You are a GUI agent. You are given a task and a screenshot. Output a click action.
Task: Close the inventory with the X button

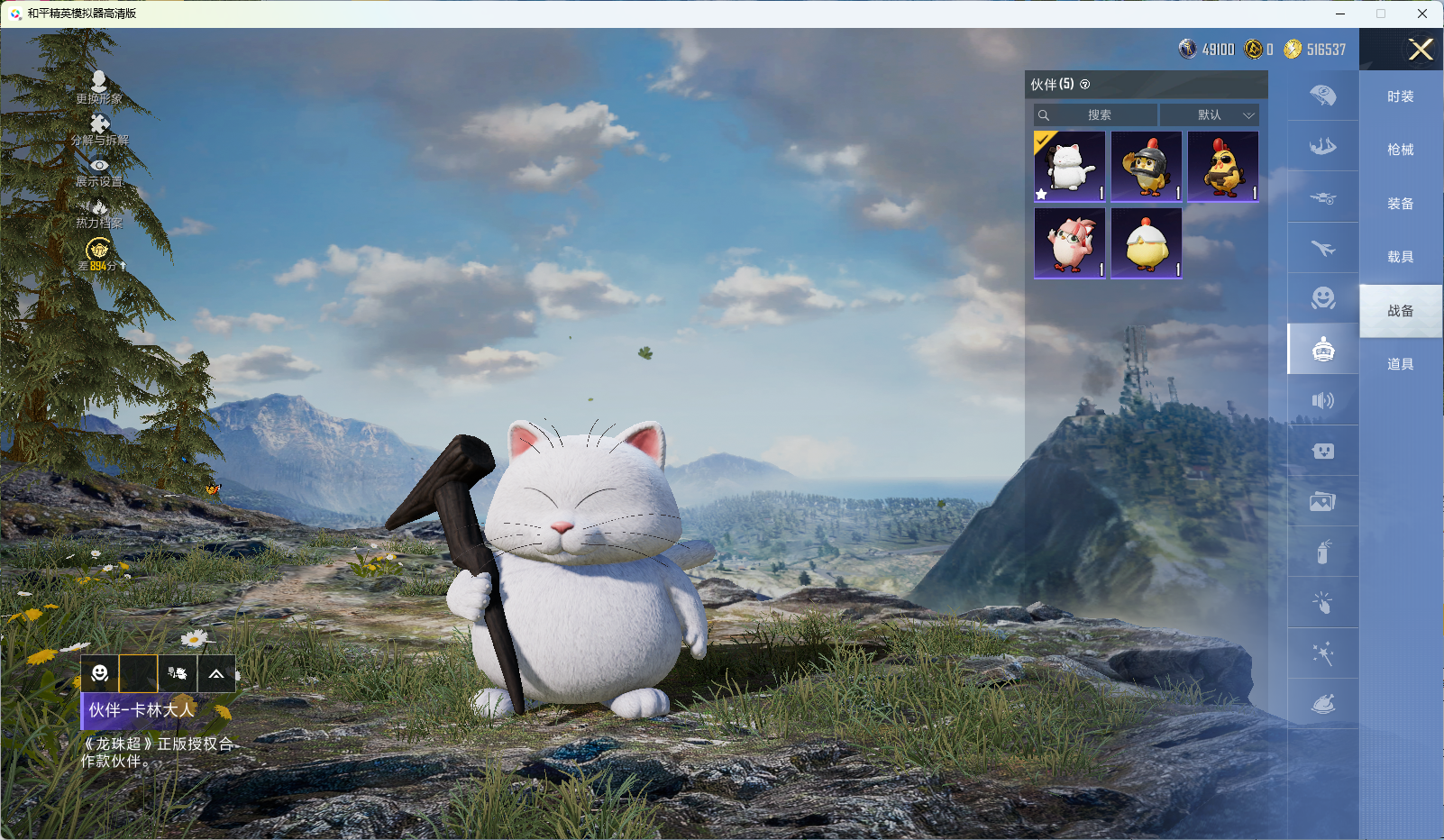[1421, 50]
